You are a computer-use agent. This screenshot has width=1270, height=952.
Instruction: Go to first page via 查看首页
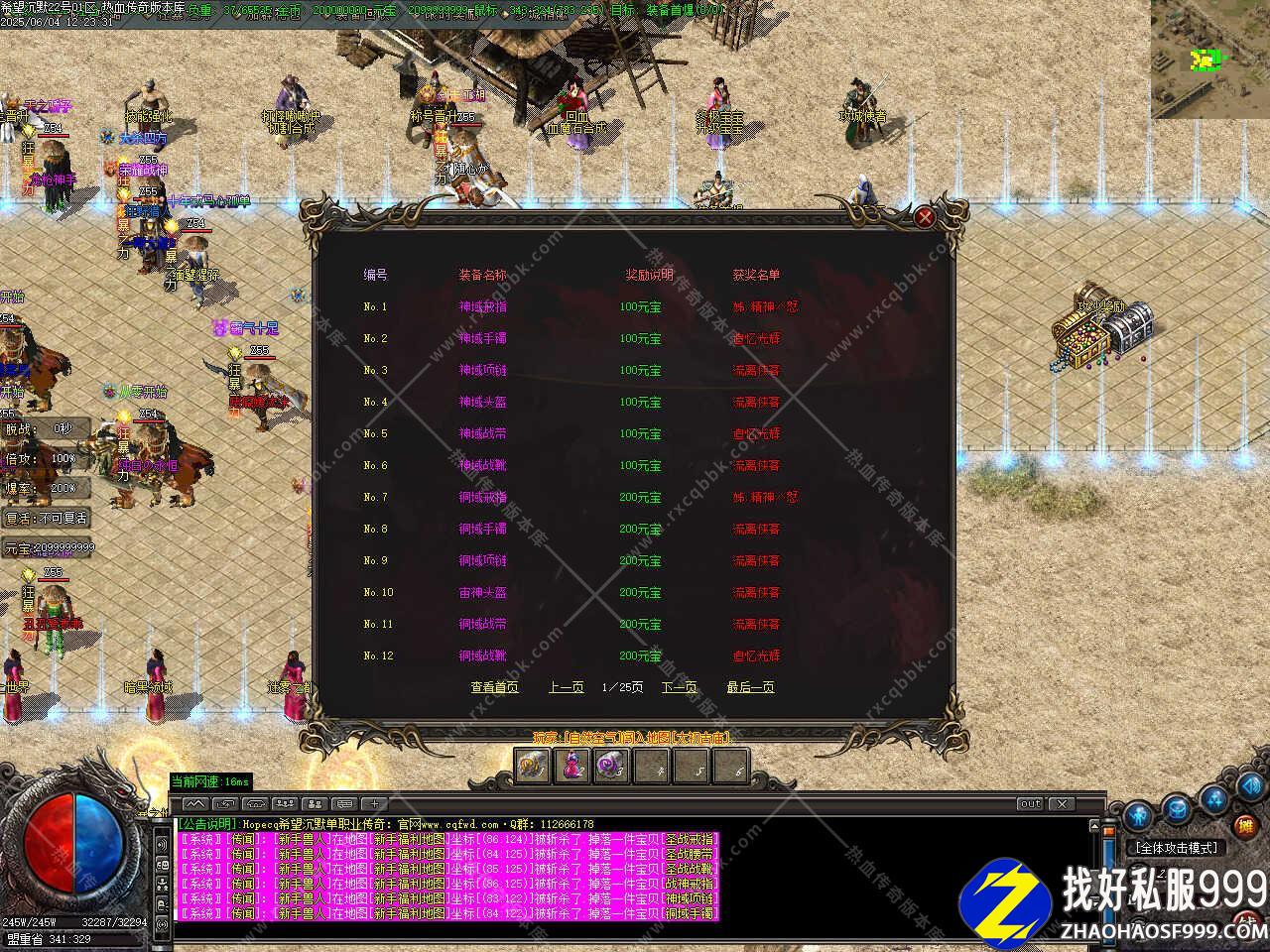[494, 687]
